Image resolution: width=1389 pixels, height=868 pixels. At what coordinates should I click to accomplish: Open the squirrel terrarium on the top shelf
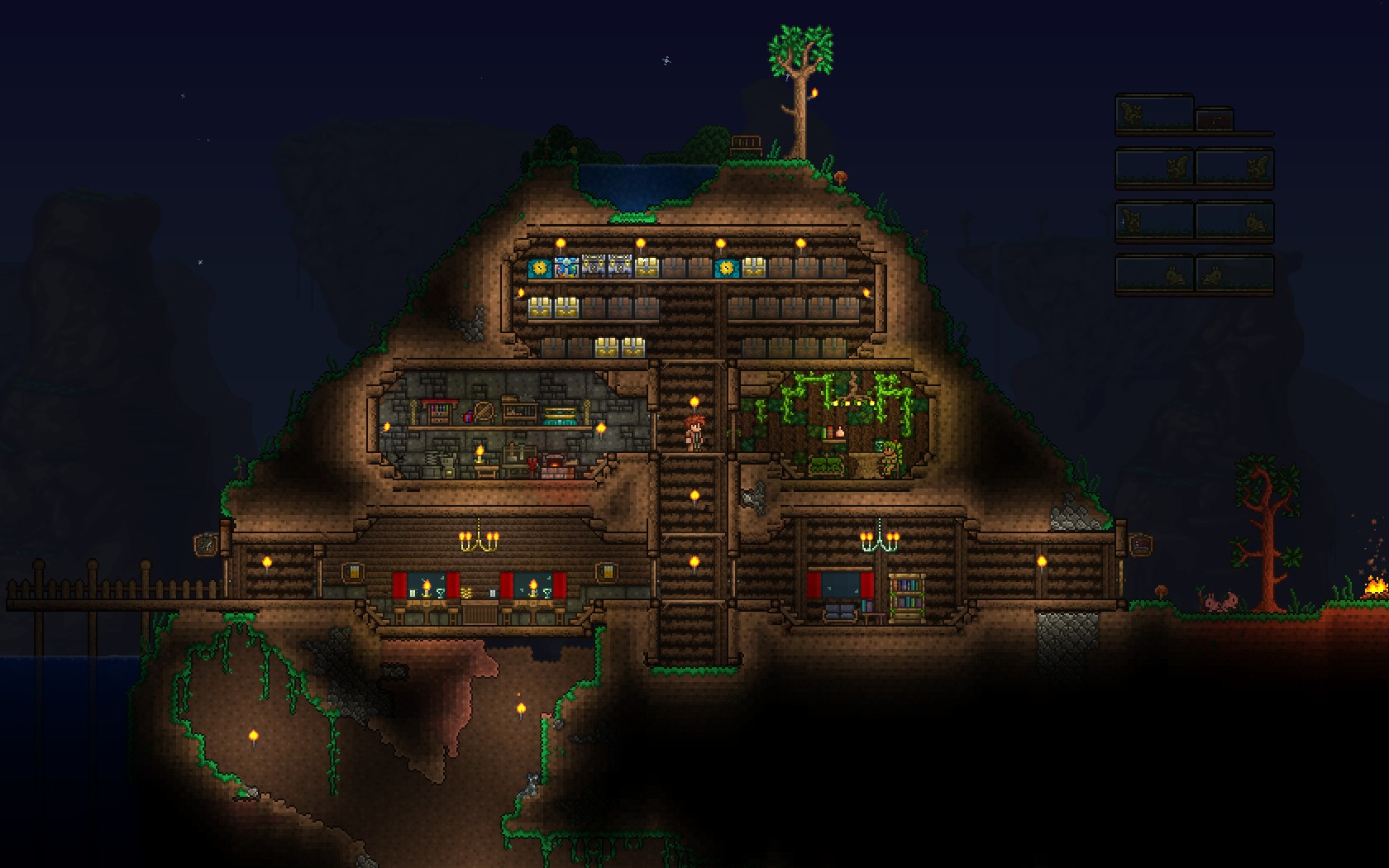pyautogui.click(x=1132, y=112)
